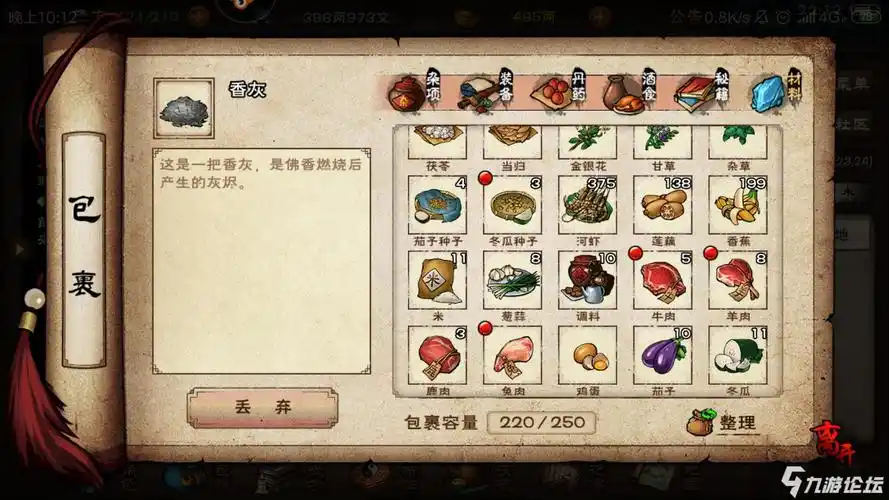
Task: Sort the bag with 整理
Action: [722, 422]
